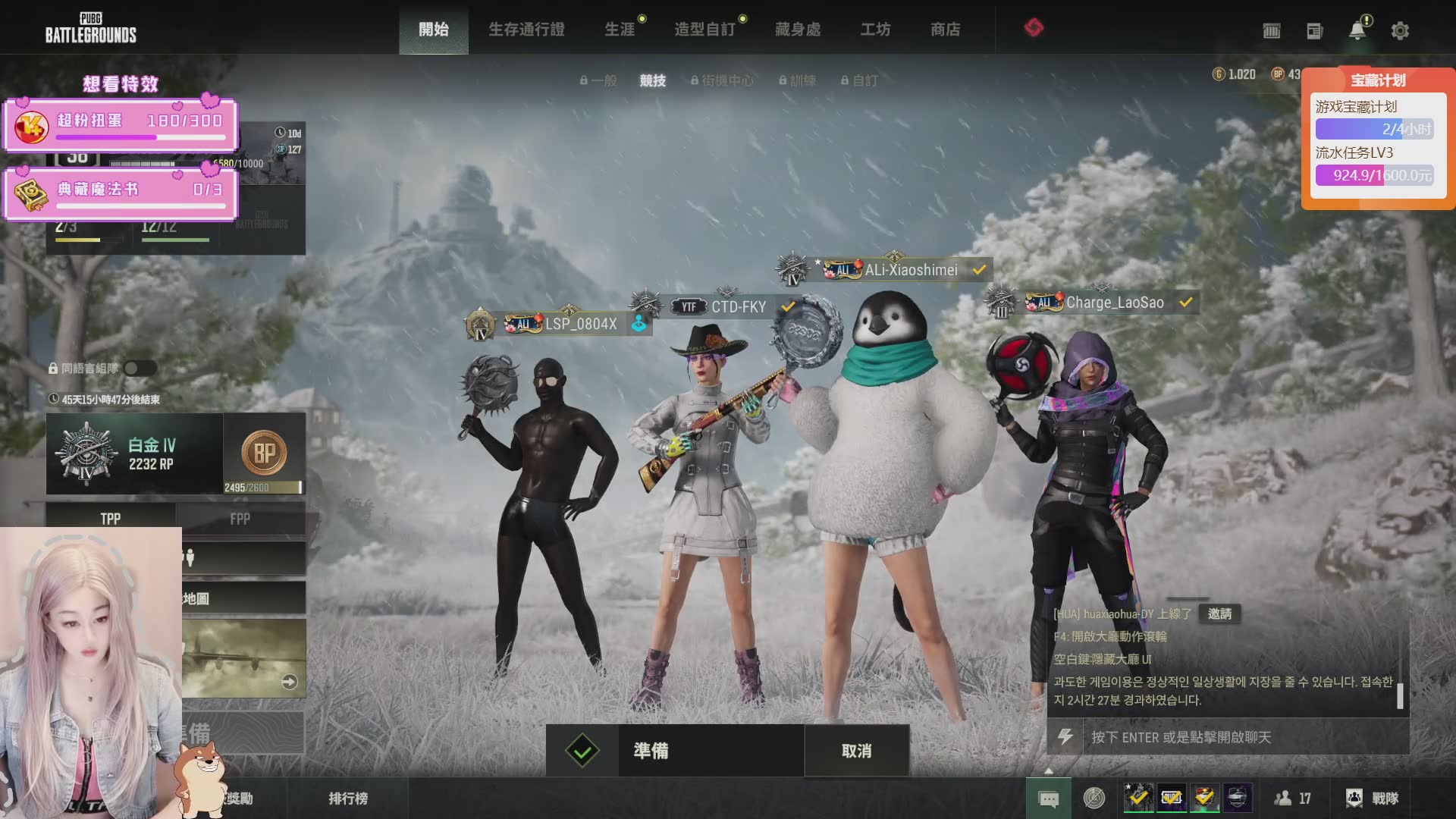1456x819 pixels.
Task: Open the 商店 tab
Action: 946,30
